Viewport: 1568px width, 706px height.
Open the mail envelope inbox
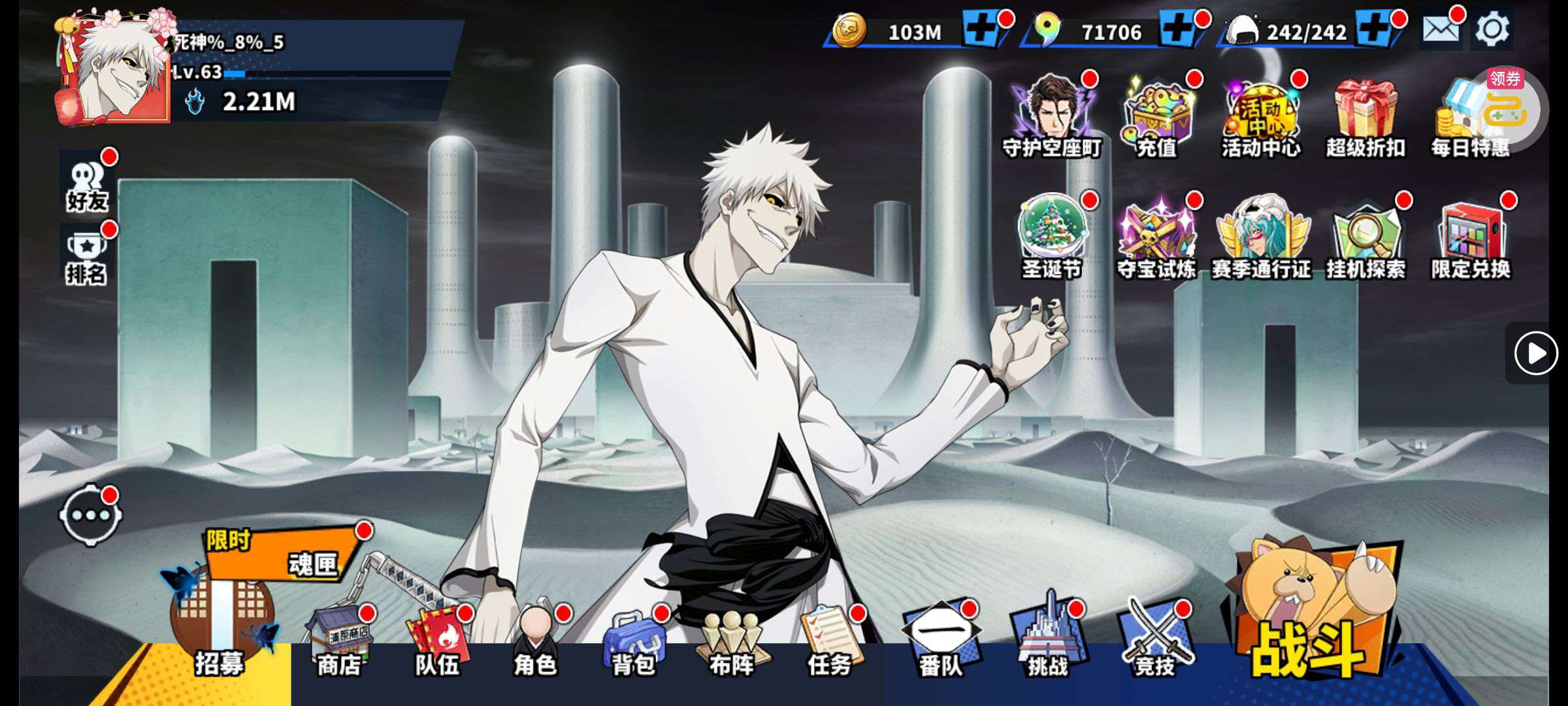[1441, 30]
